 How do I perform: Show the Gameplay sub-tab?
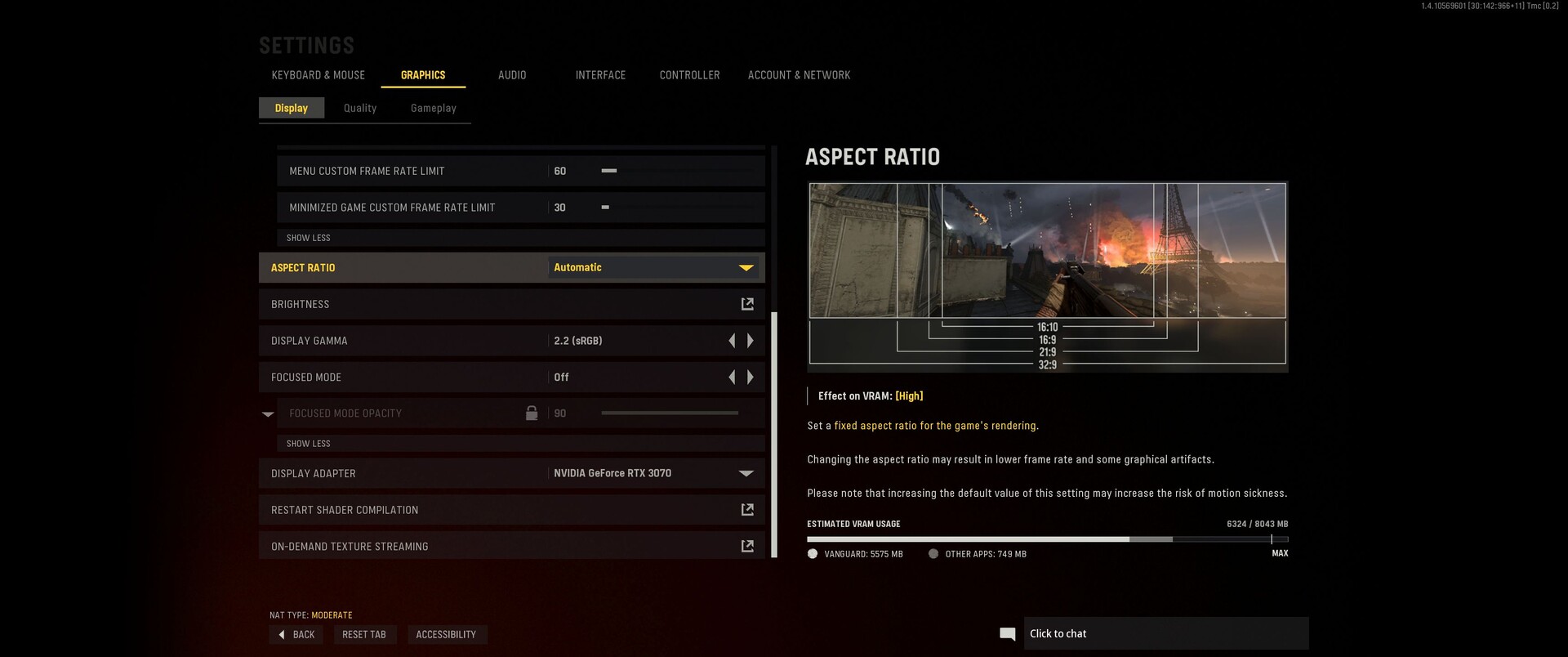(434, 108)
